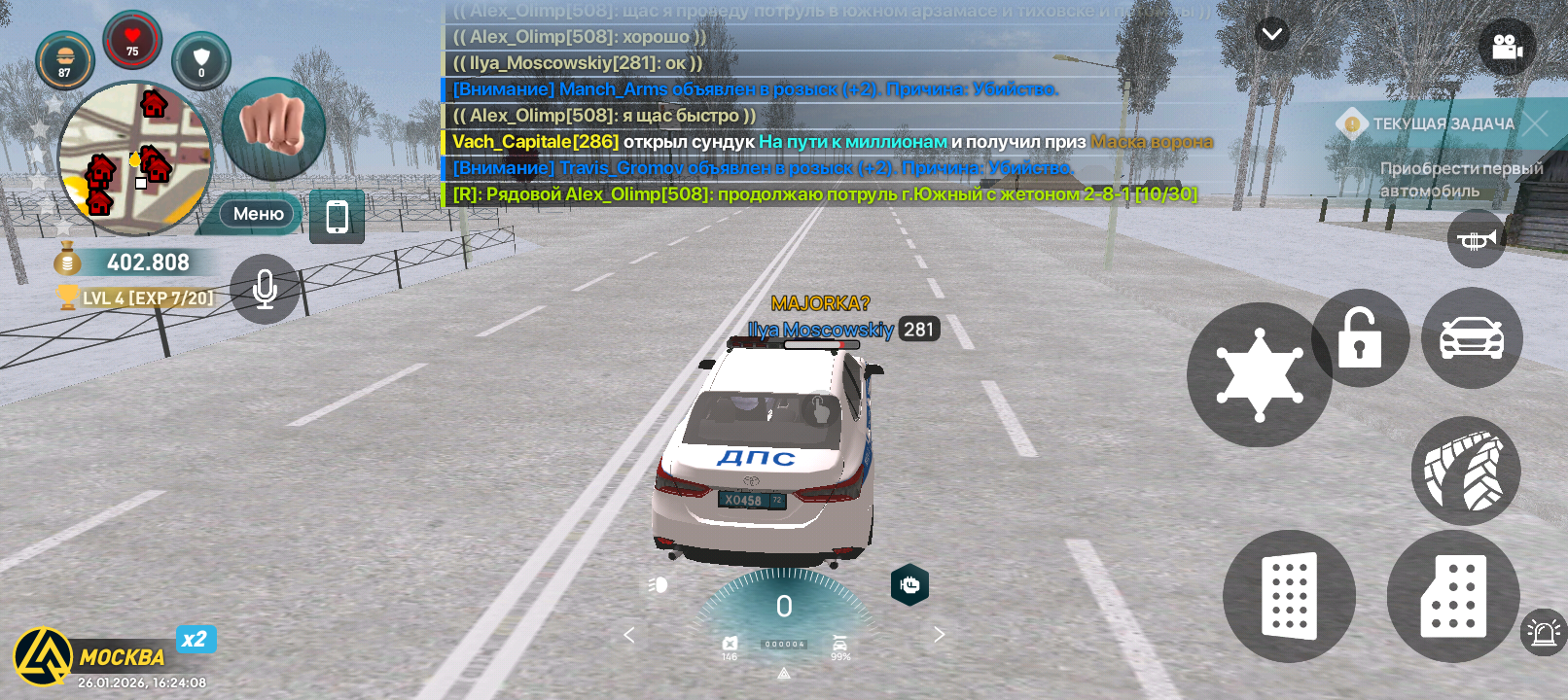The width and height of the screenshot is (1568, 700).
Task: Toggle the vehicle door padlock button
Action: (x=1360, y=338)
